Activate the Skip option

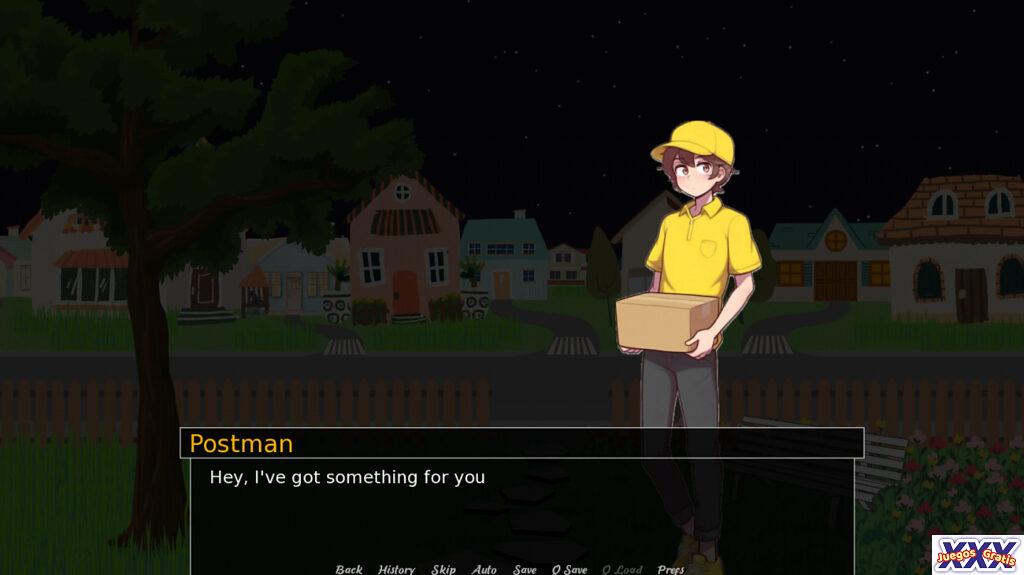(443, 569)
